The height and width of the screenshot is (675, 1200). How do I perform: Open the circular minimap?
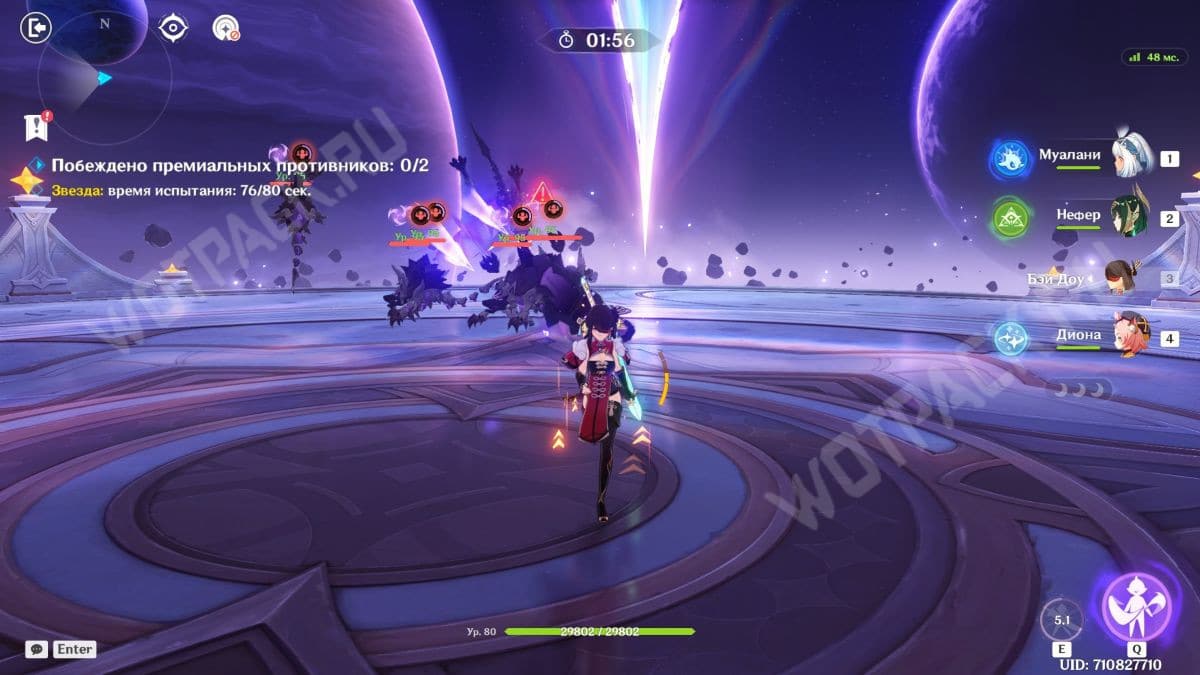click(104, 77)
